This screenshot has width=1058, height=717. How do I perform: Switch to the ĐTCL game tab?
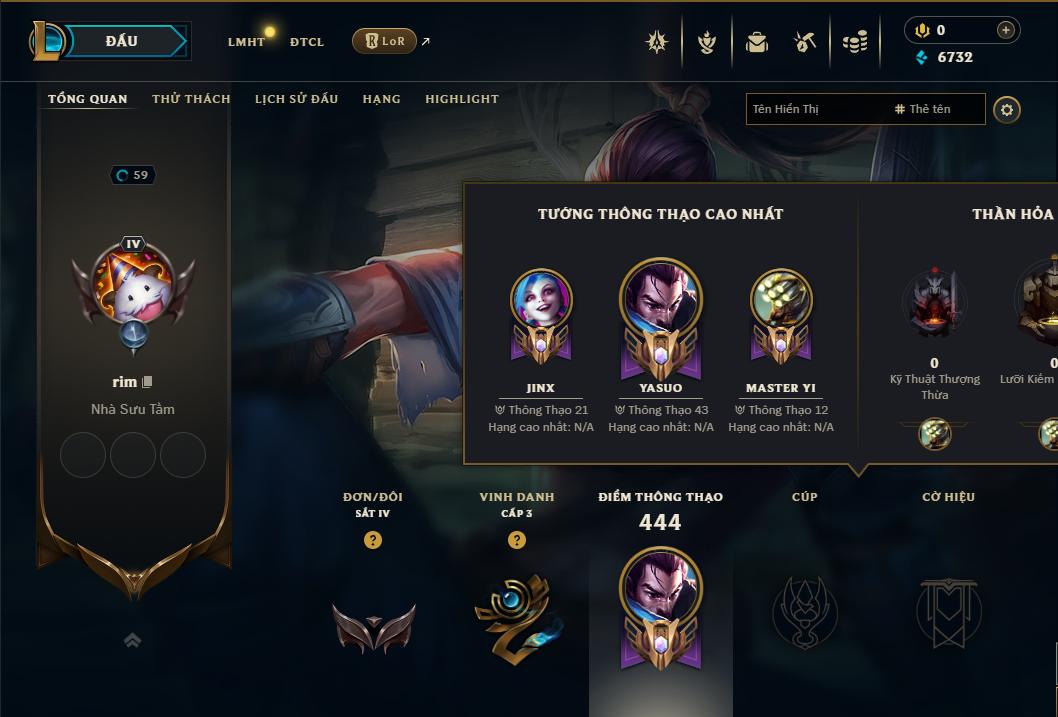[307, 42]
